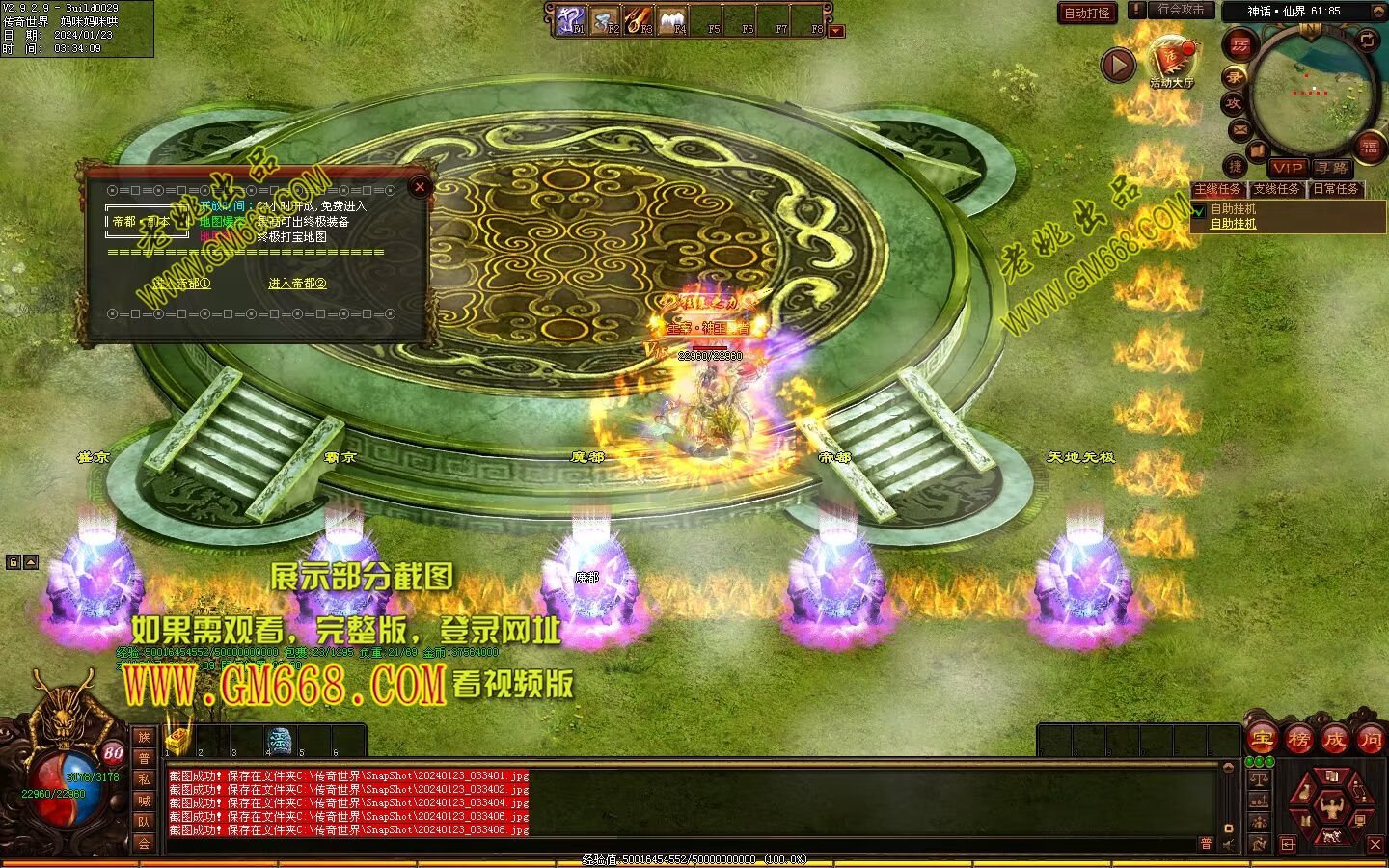
Task: Select the 私 private chat channel
Action: coord(144,779)
